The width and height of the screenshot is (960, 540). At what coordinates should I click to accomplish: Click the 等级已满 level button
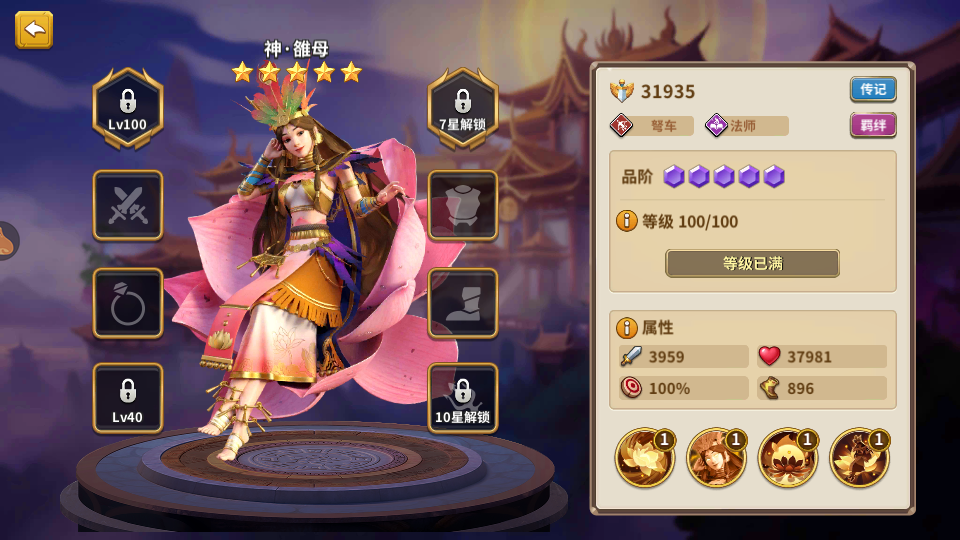pos(752,264)
